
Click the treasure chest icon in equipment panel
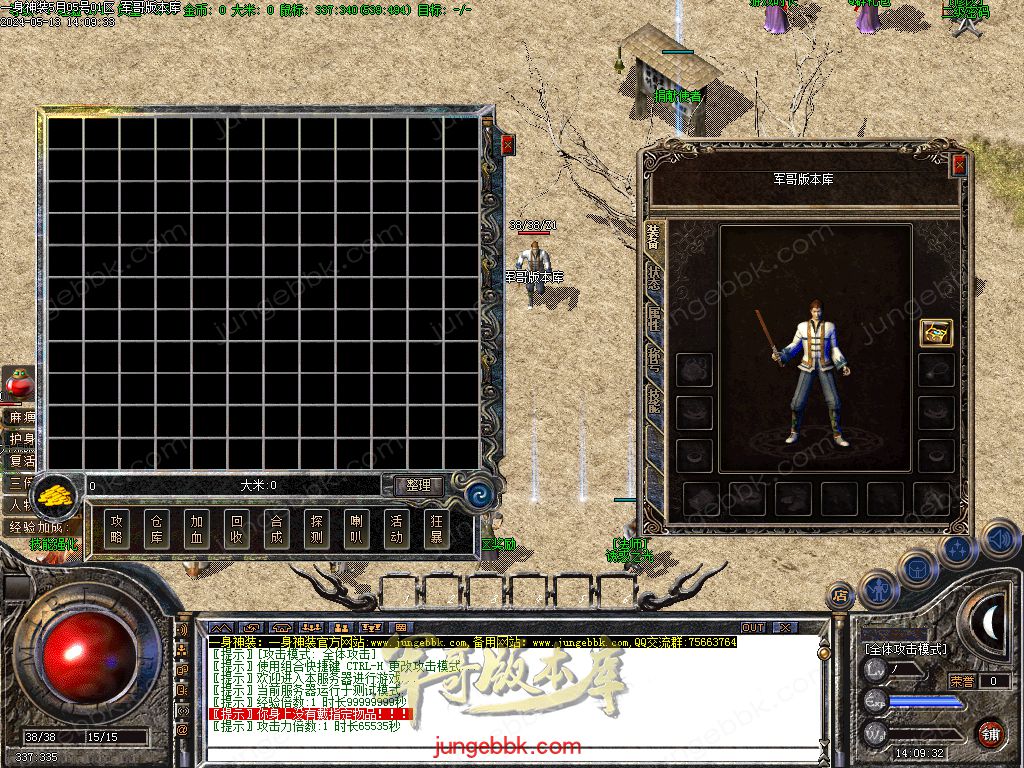[x=936, y=333]
